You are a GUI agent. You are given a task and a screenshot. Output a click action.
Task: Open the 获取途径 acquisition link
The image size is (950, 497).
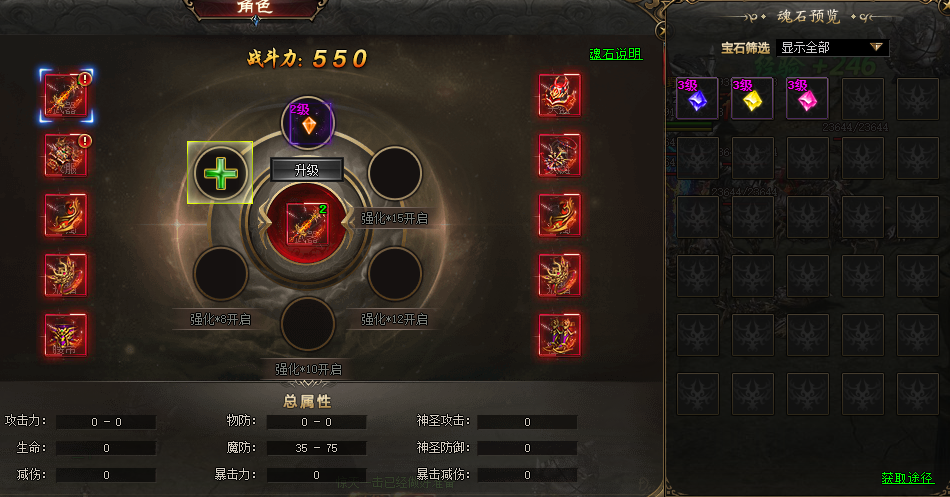[x=907, y=478]
